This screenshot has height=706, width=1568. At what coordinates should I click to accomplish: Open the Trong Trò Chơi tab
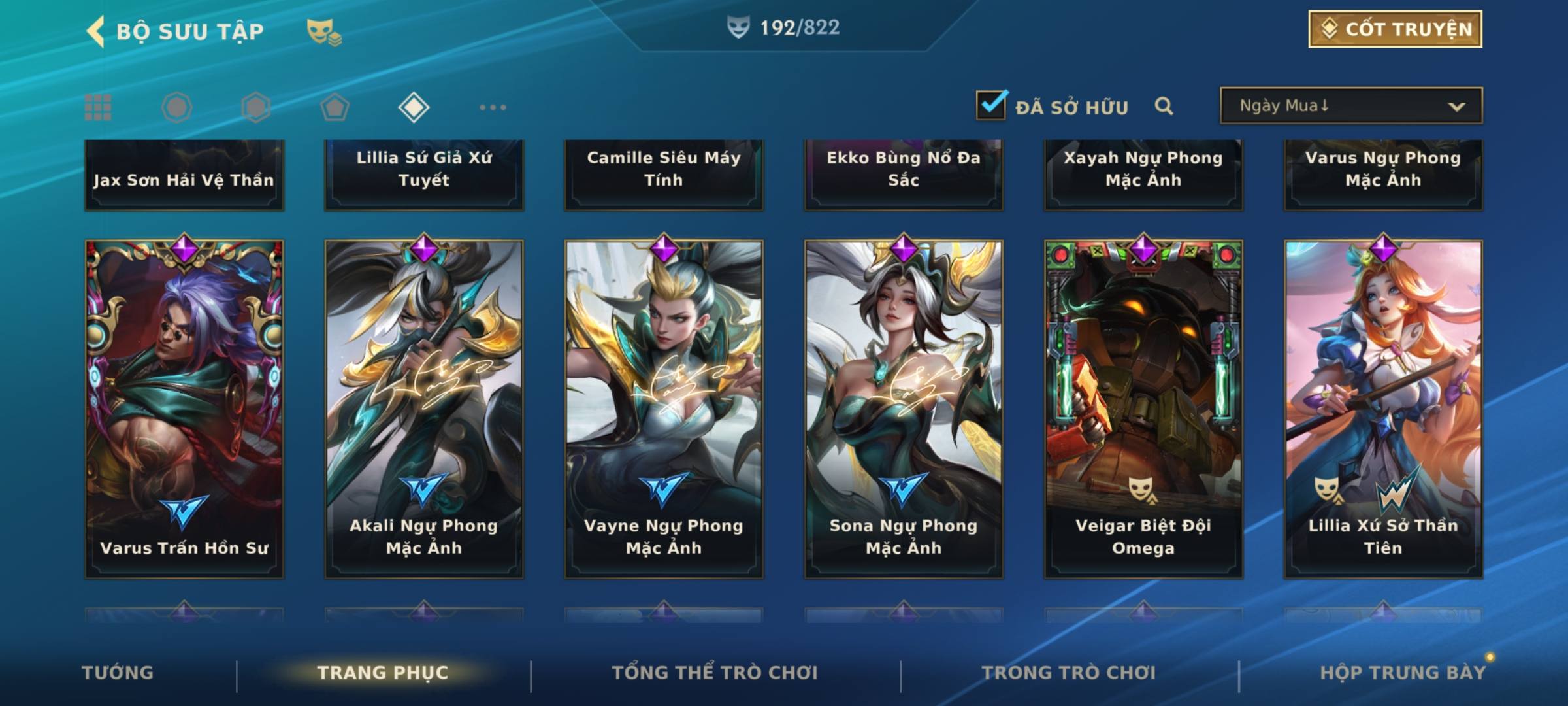point(1069,673)
